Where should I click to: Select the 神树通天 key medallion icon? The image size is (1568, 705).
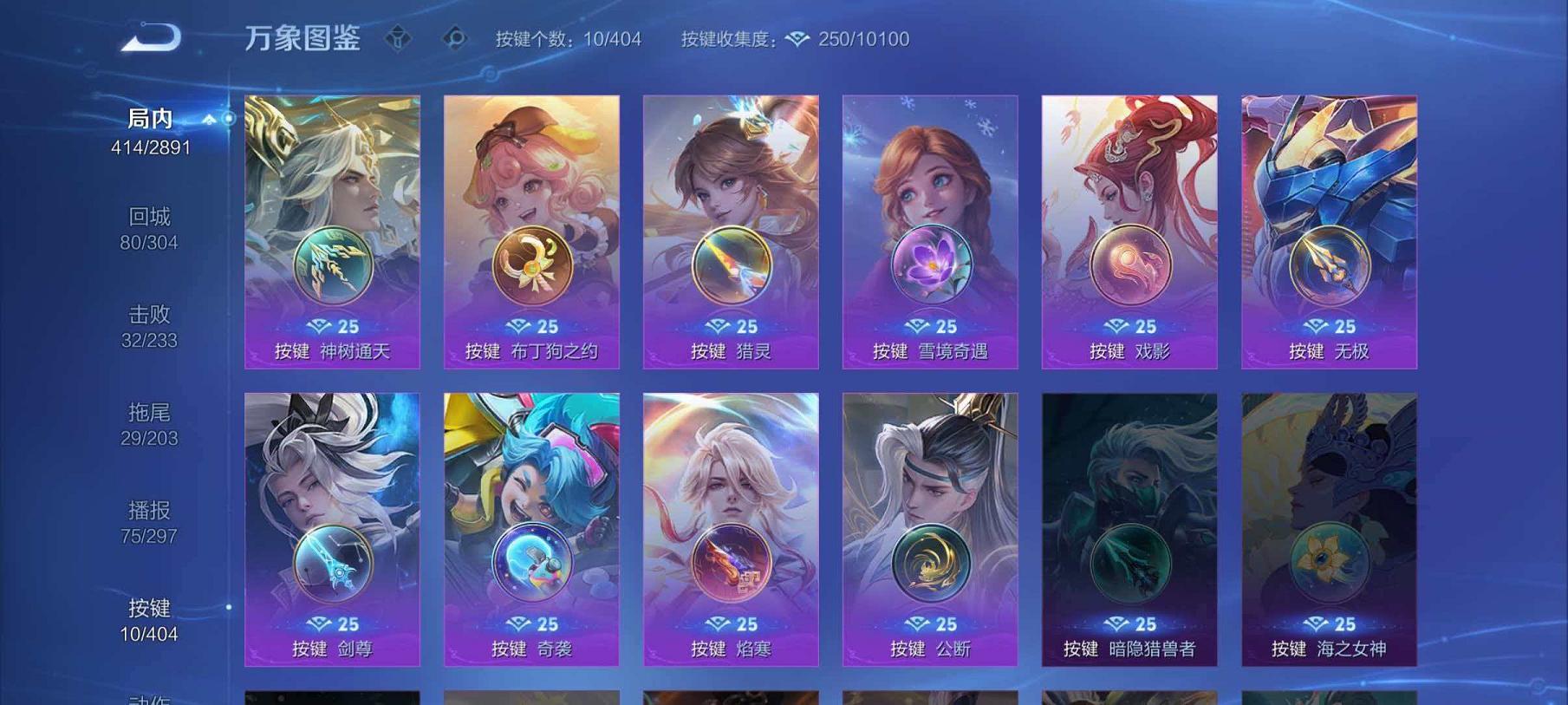[333, 260]
